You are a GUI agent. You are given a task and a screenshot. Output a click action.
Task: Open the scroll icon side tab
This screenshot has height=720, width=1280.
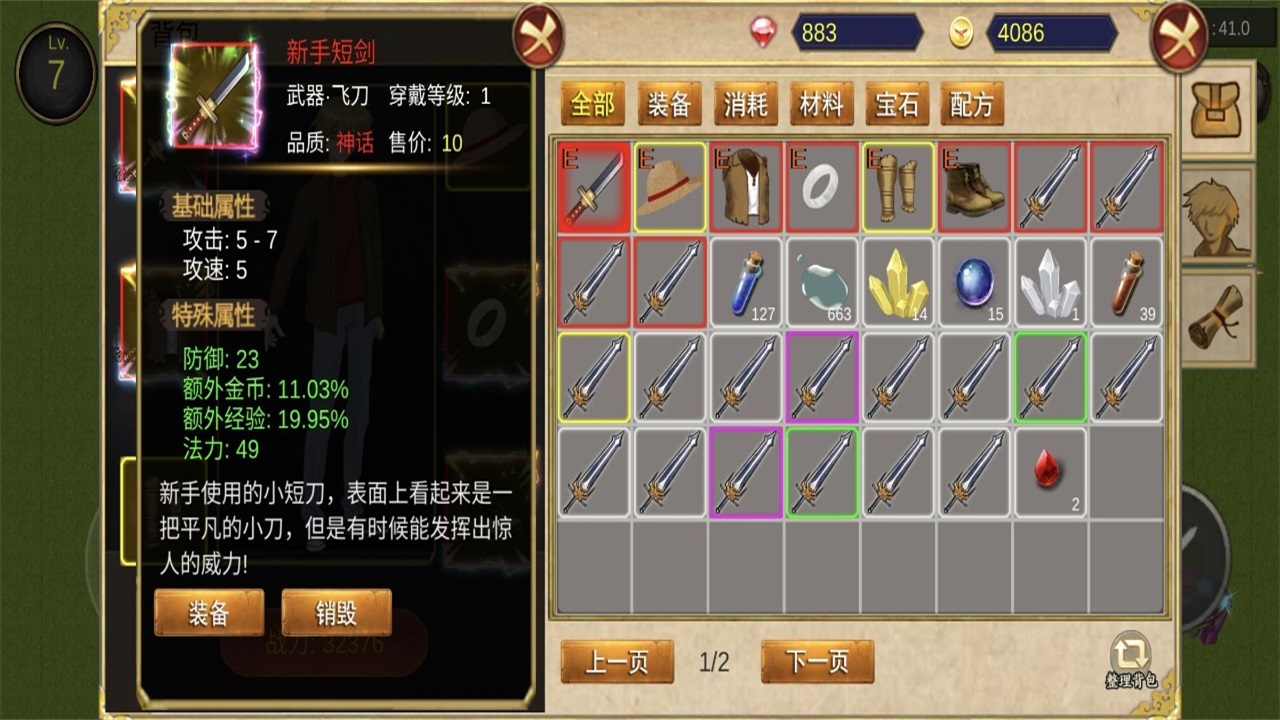click(1218, 318)
